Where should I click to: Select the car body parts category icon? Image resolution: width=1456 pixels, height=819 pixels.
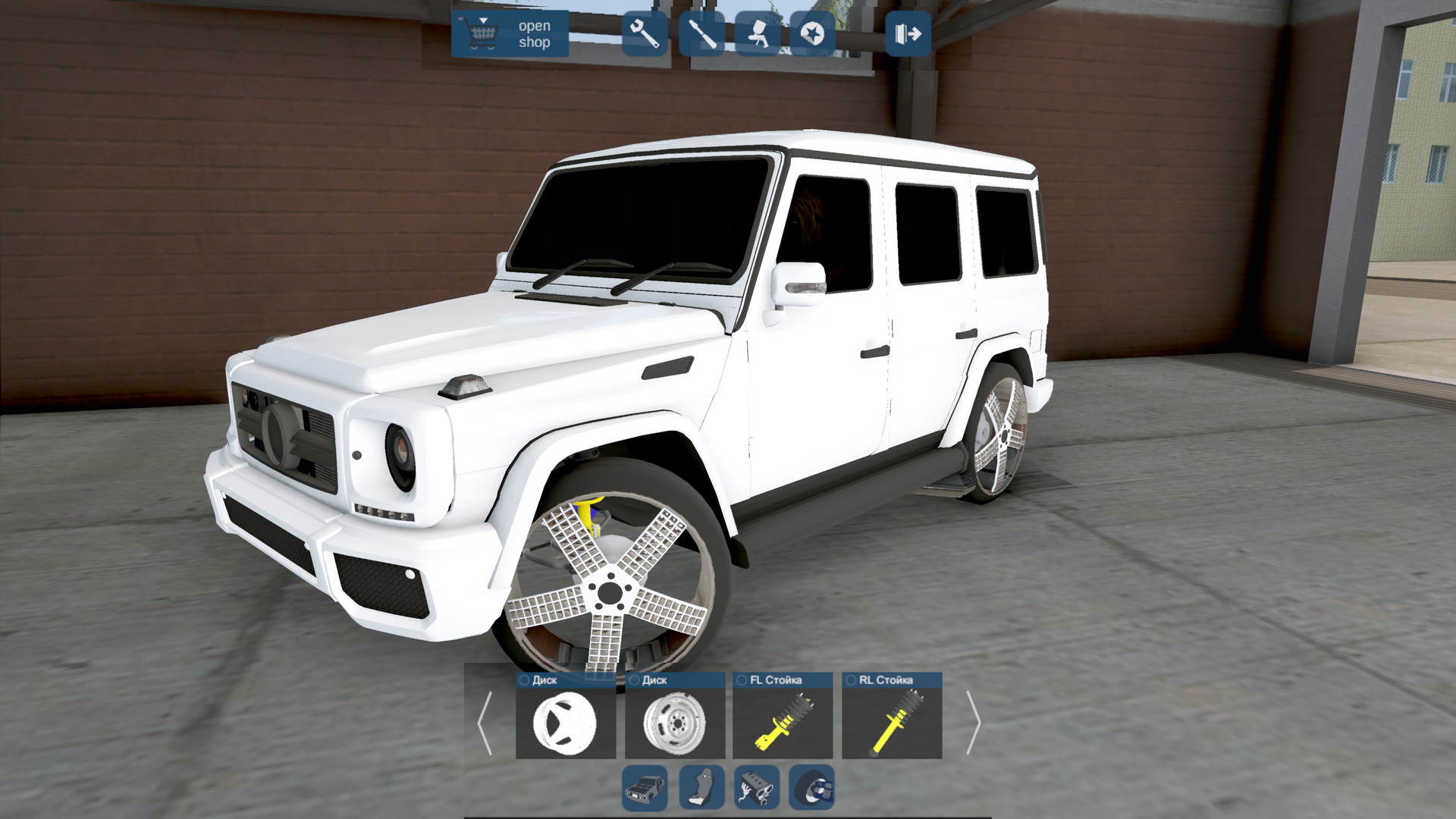tap(645, 788)
